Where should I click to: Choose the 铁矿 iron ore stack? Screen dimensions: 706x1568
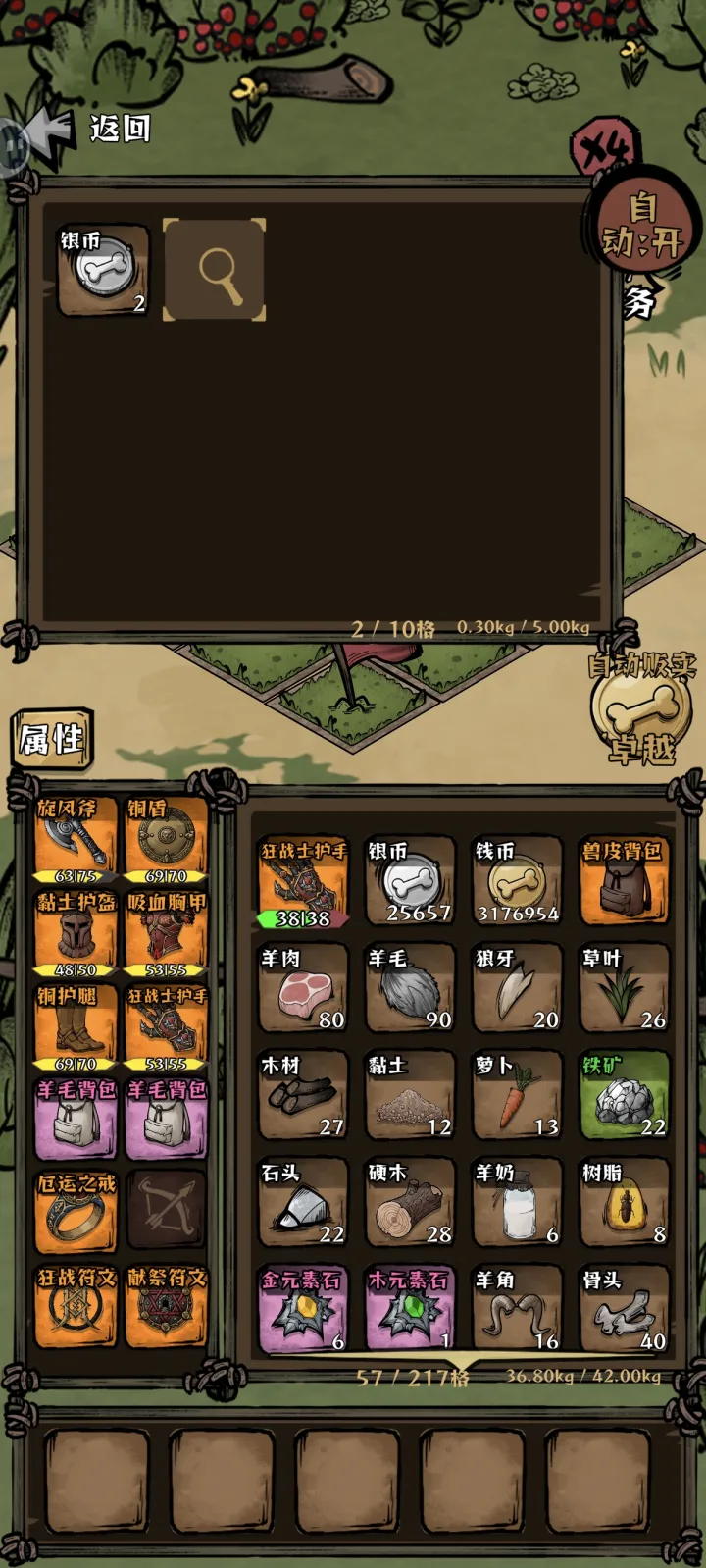(624, 1095)
